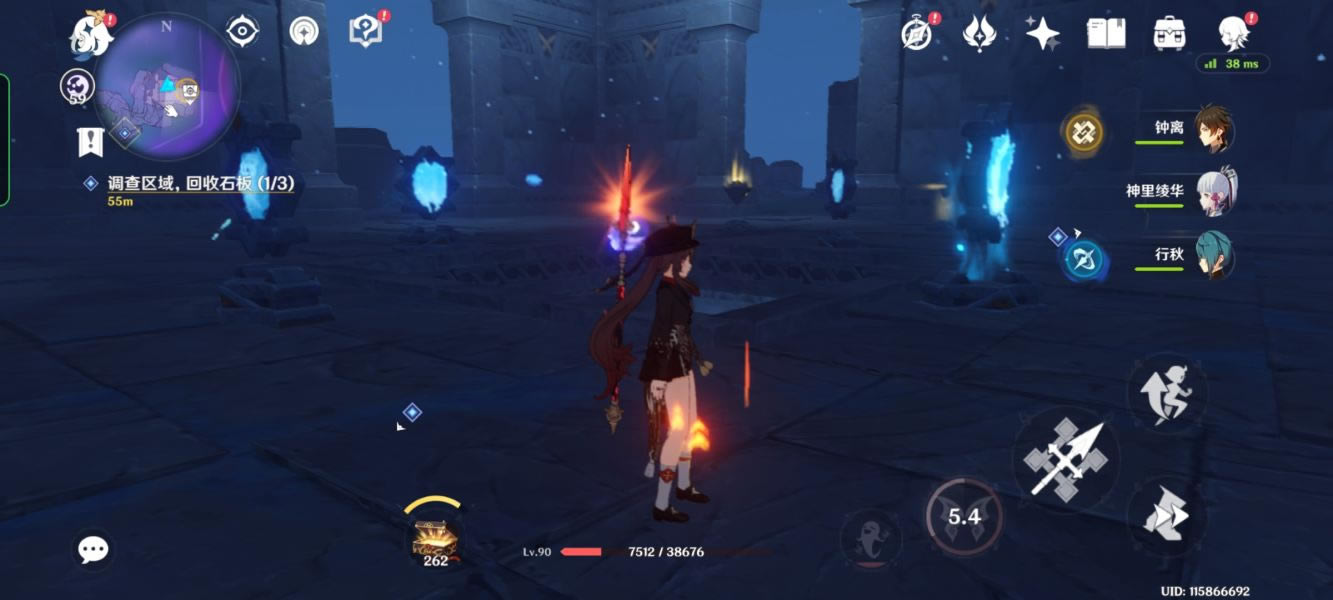Switch to party member 行秋
This screenshot has height=600, width=1333.
click(1214, 255)
